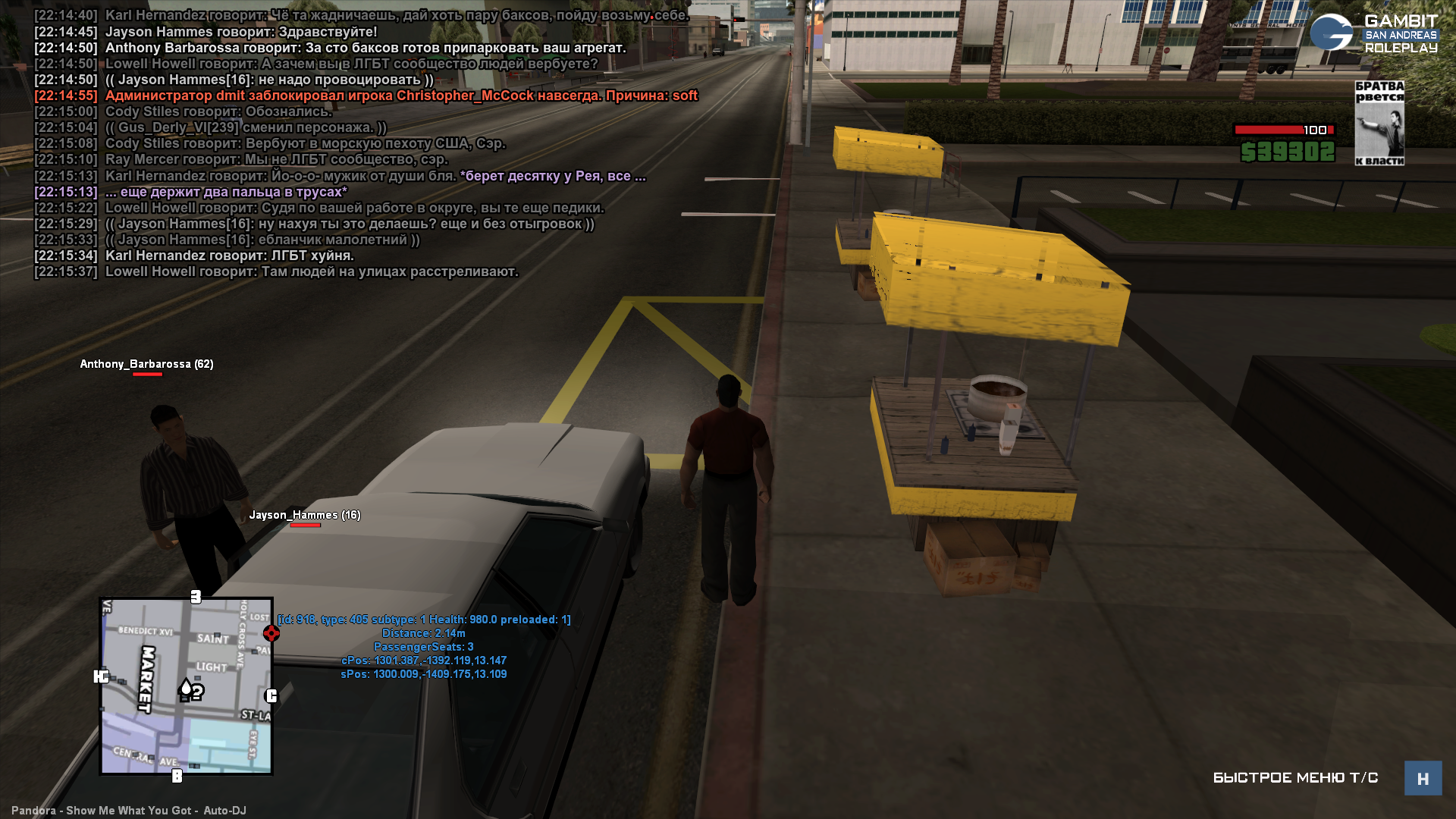The width and height of the screenshot is (1456, 819).
Task: Click the fist weapon icon
Action: (1379, 123)
